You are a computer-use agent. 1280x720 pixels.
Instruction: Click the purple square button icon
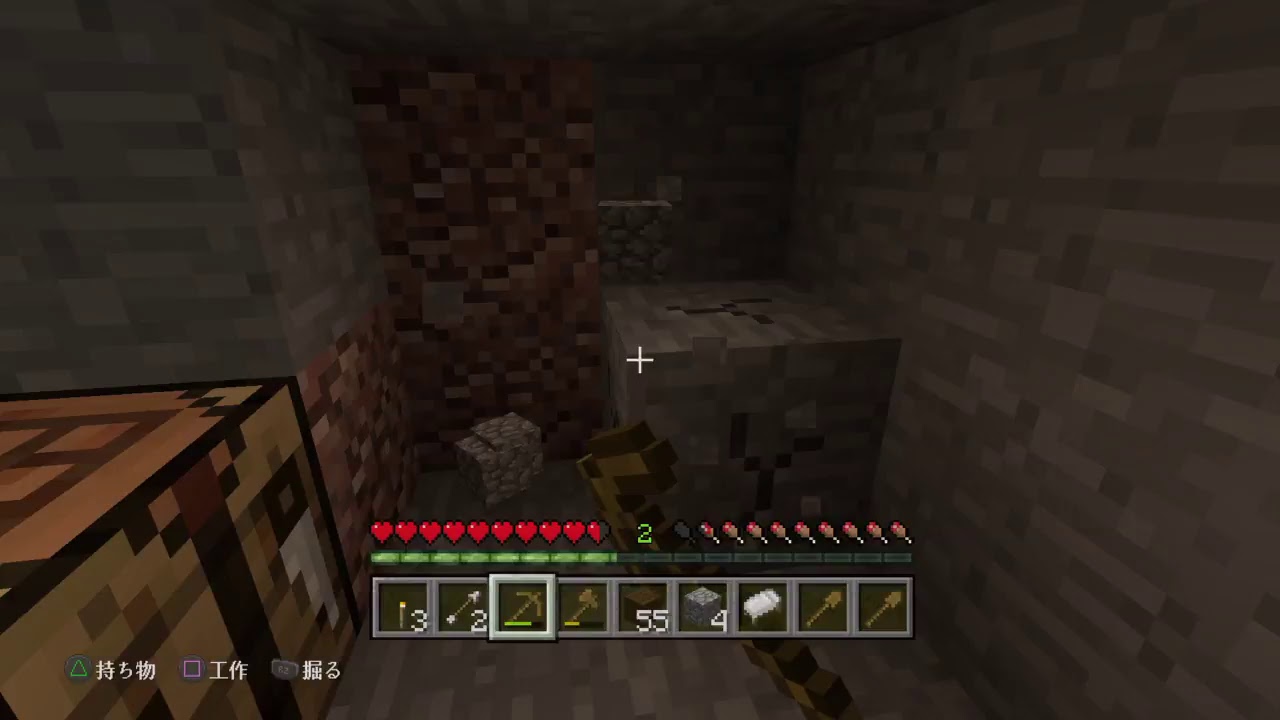click(191, 670)
